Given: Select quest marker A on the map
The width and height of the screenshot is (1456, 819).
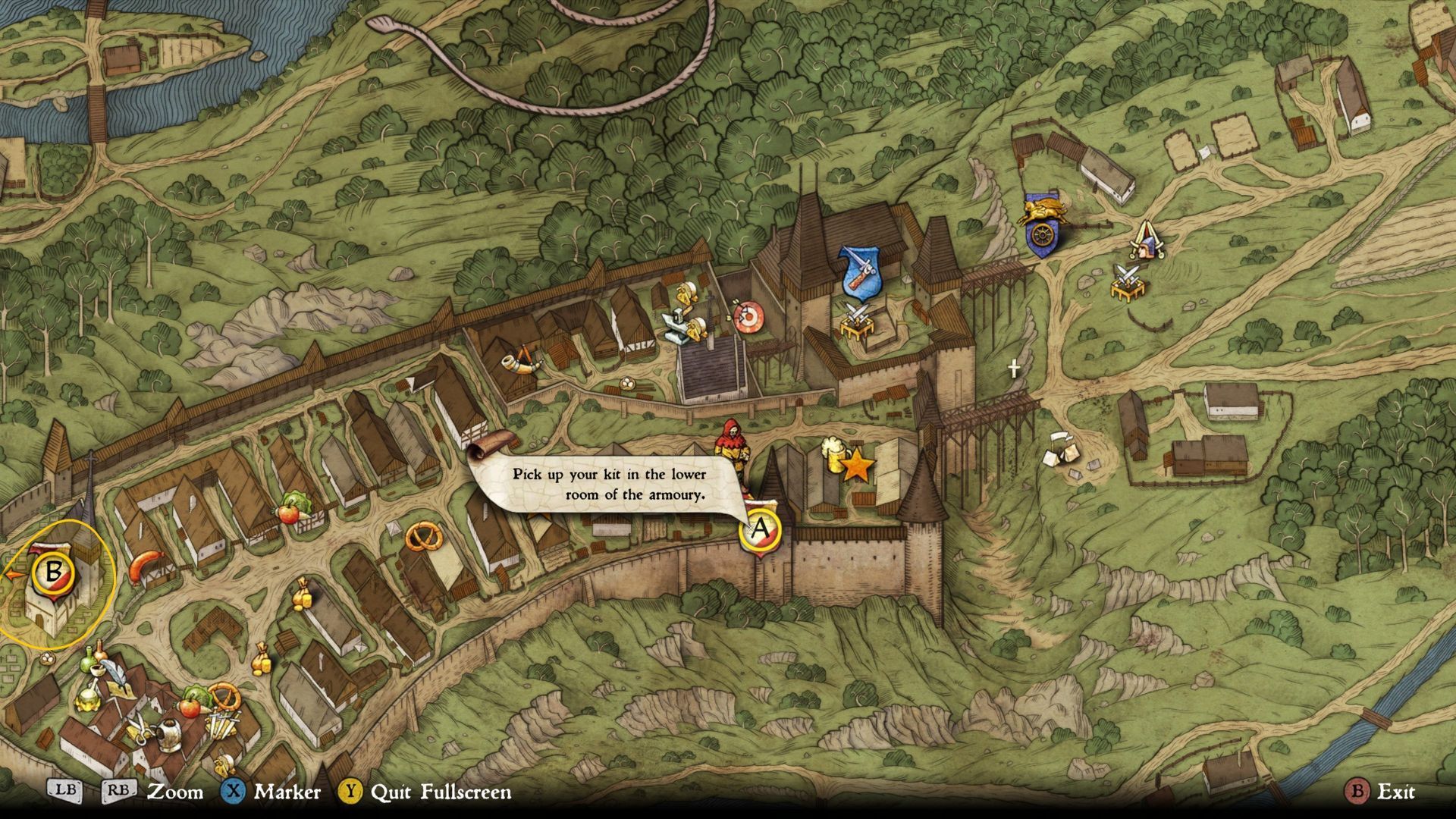Looking at the screenshot, I should point(759,529).
